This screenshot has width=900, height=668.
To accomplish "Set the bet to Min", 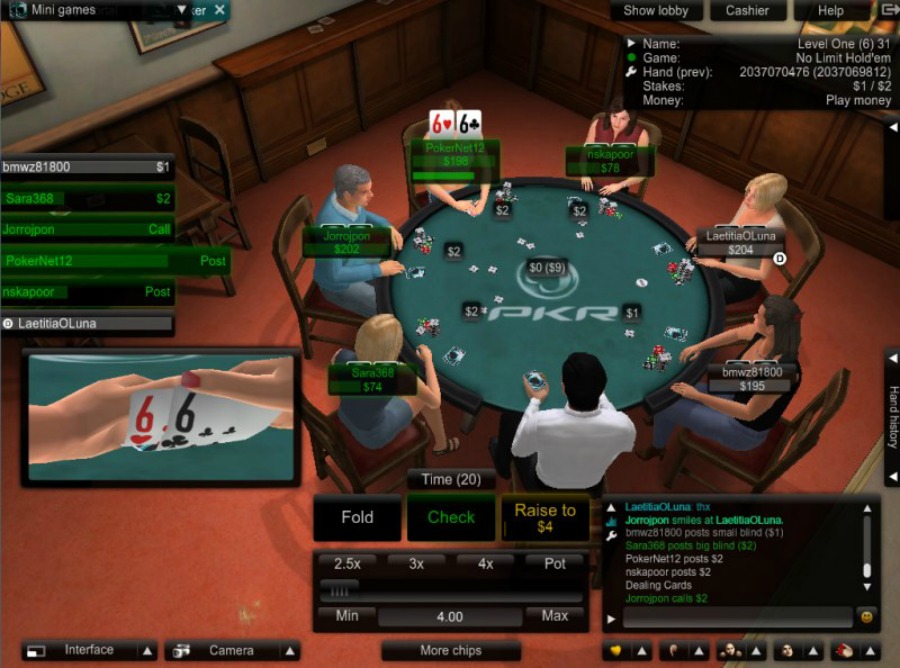I will click(x=347, y=616).
